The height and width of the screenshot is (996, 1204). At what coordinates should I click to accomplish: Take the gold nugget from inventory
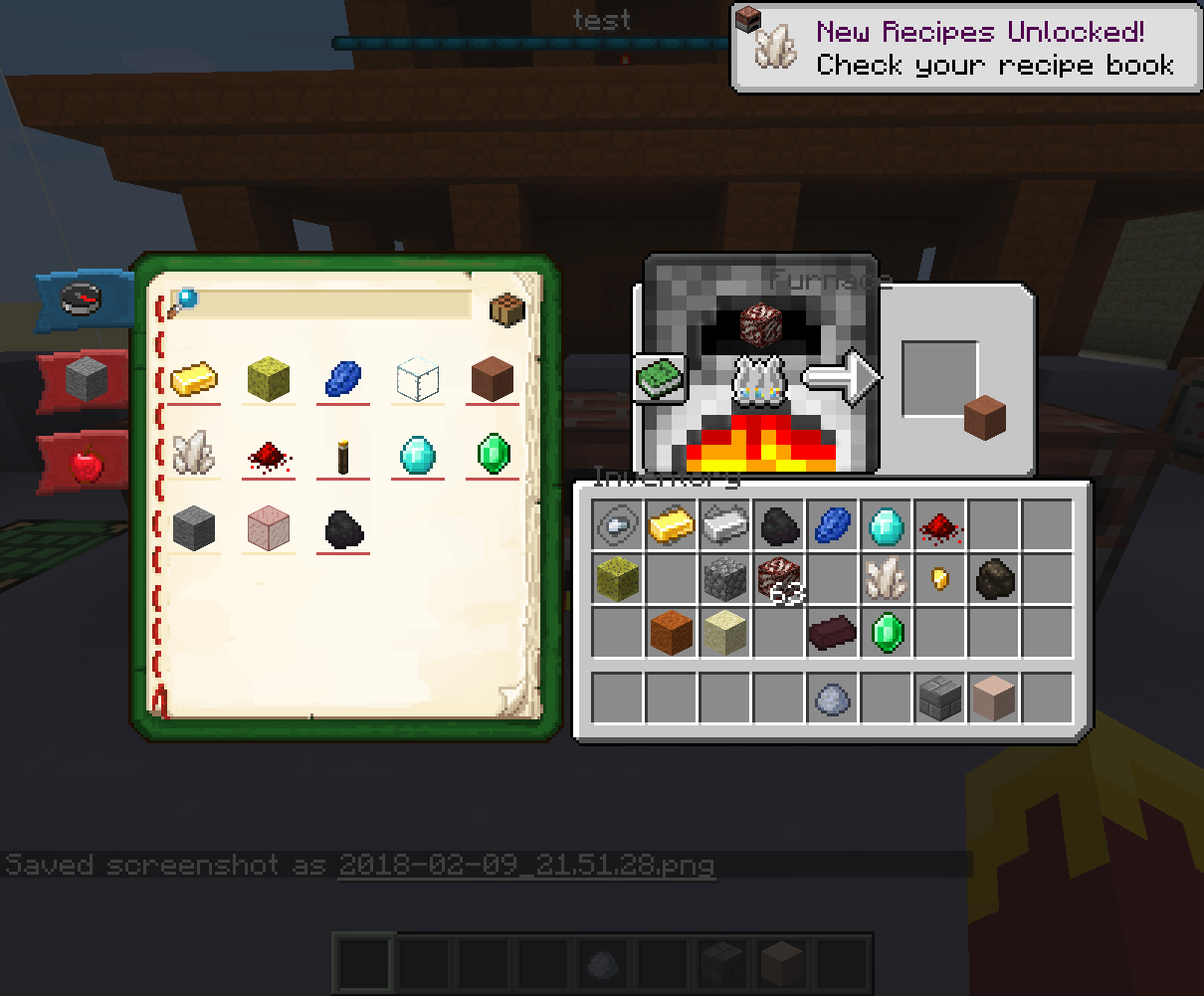coord(939,578)
